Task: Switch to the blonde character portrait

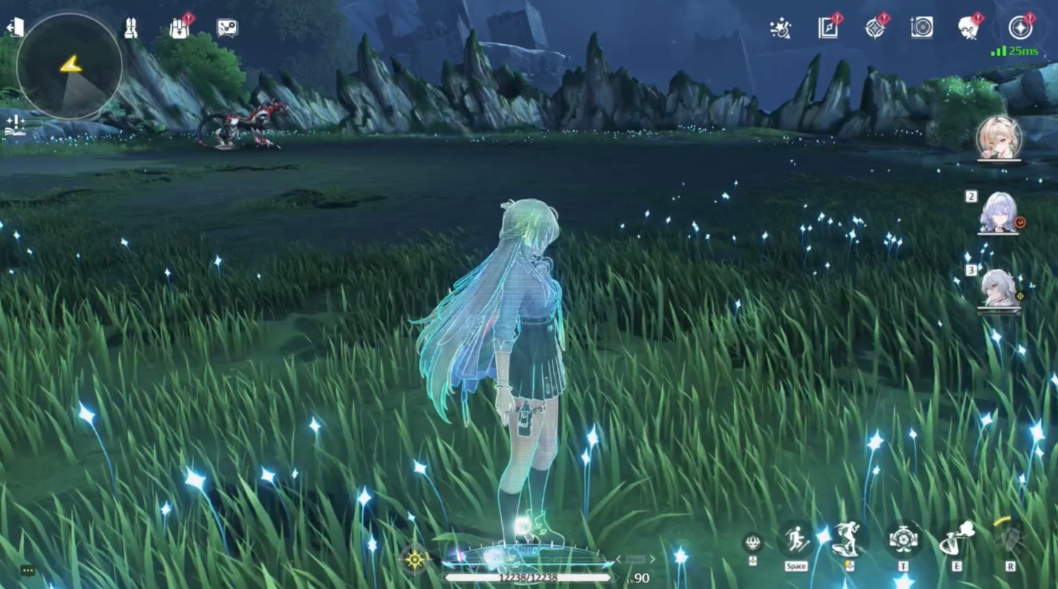Action: [x=998, y=137]
